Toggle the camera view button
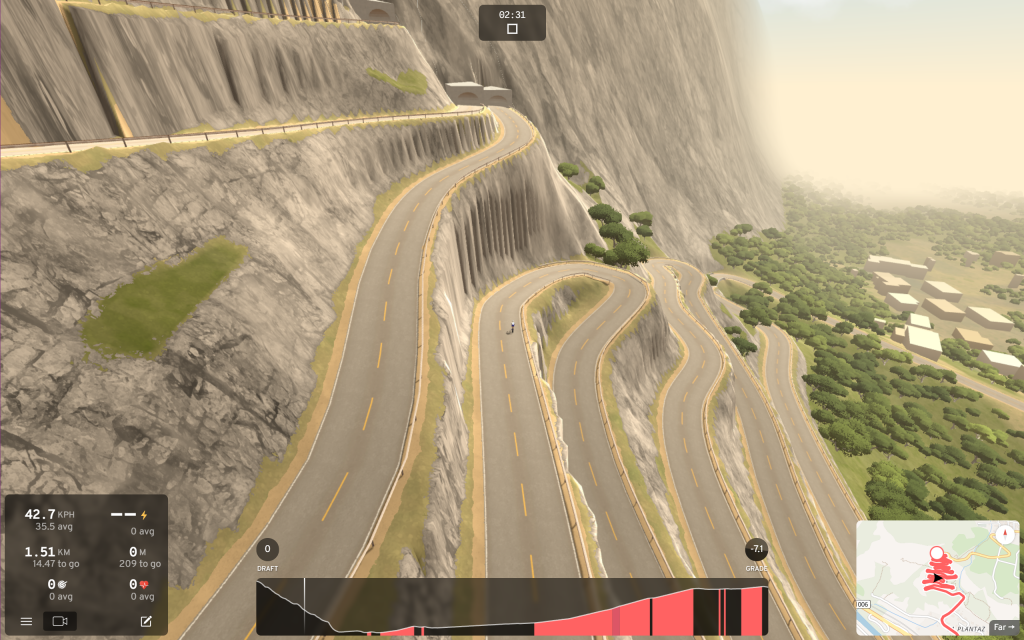1024x640 pixels. [59, 621]
